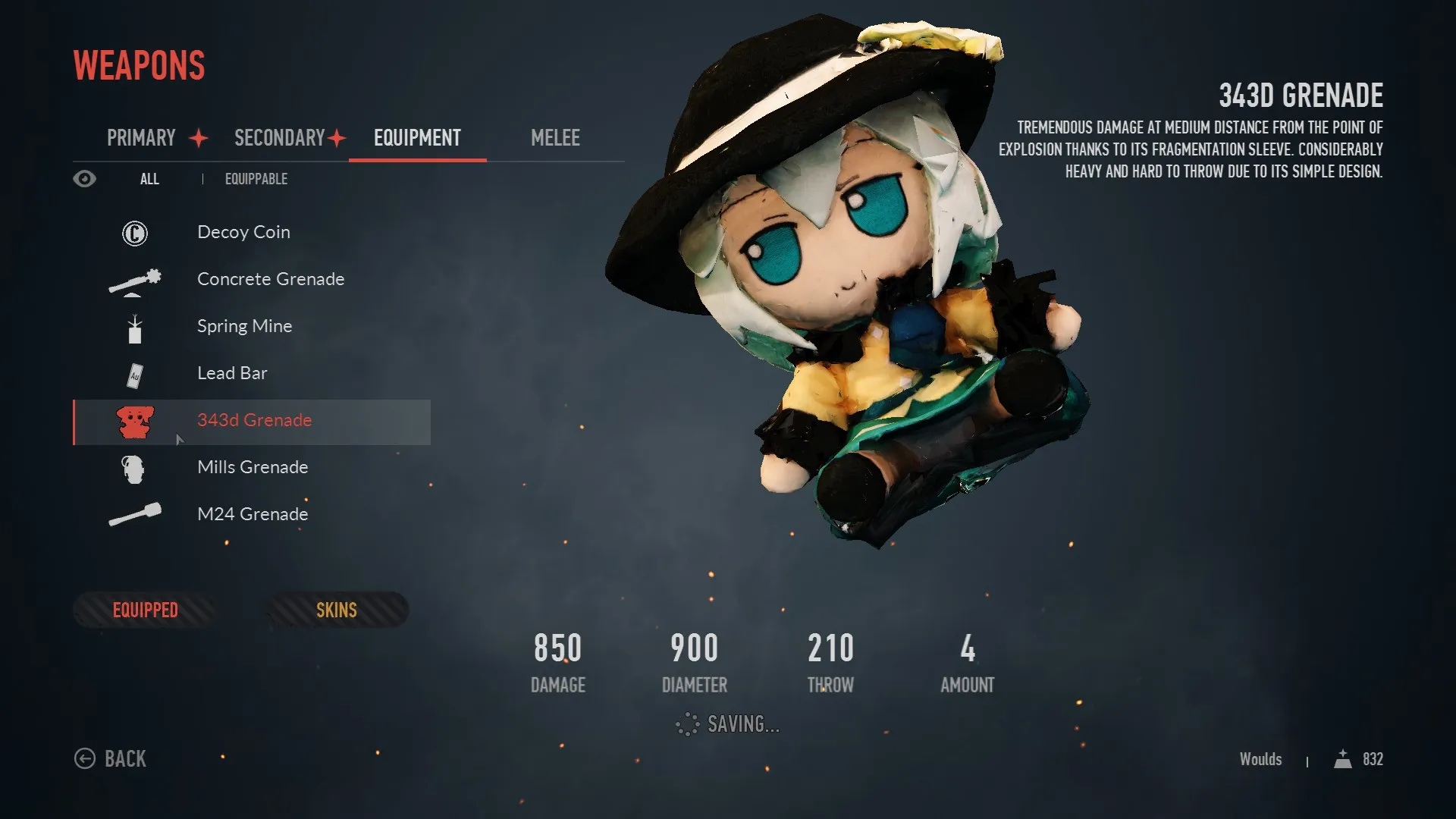Image resolution: width=1456 pixels, height=819 pixels.
Task: Choose the Concrete Grenade entry
Action: pyautogui.click(x=270, y=279)
